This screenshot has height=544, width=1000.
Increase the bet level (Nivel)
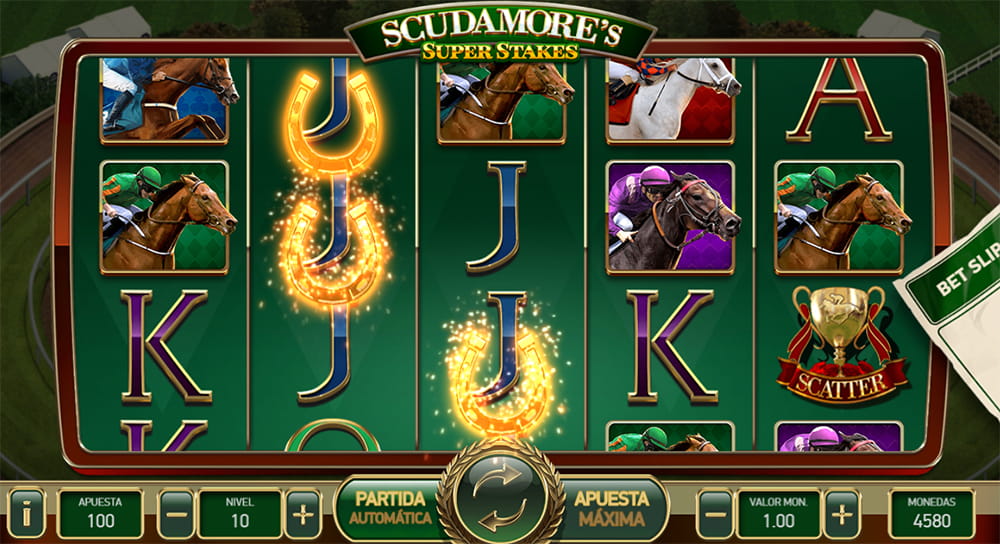(302, 513)
